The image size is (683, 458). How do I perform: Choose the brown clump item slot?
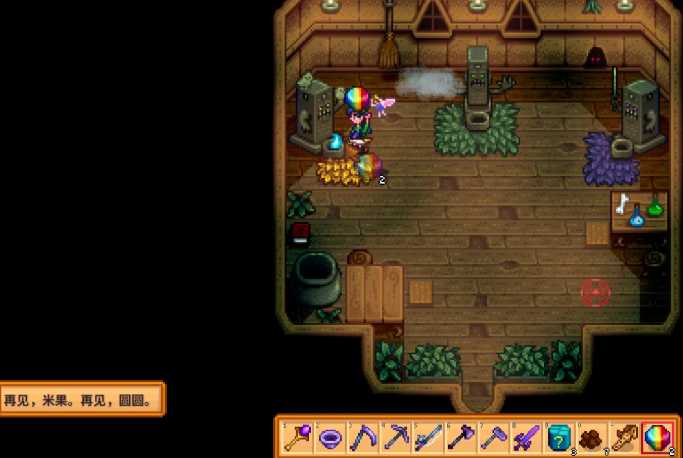(590, 437)
